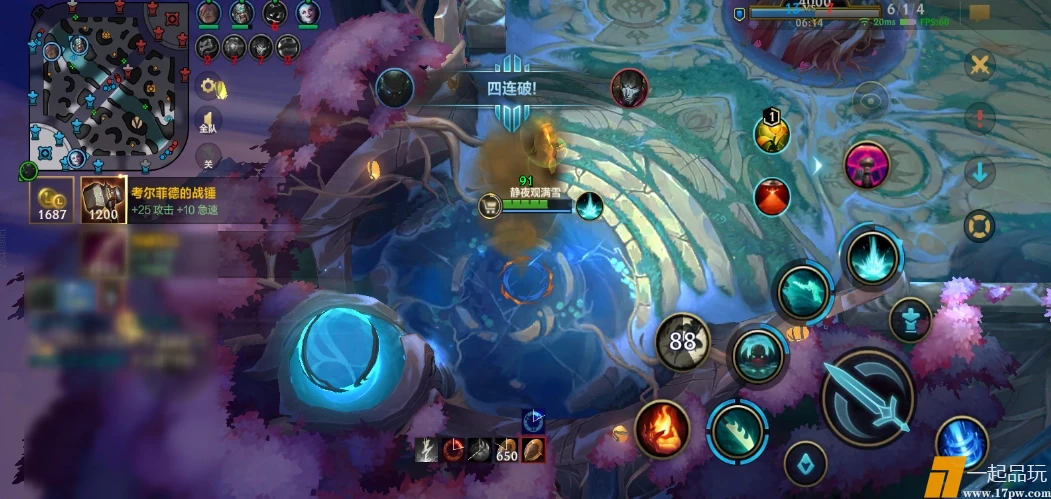Select the target-turret attack button
The image size is (1051, 499).
tap(909, 319)
